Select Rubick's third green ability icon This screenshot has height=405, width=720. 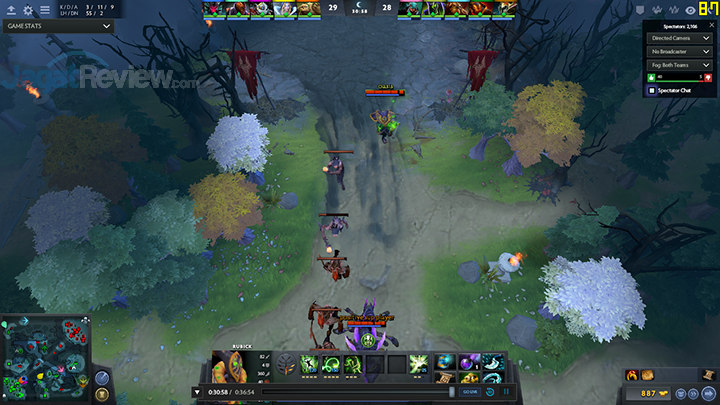pyautogui.click(x=352, y=365)
